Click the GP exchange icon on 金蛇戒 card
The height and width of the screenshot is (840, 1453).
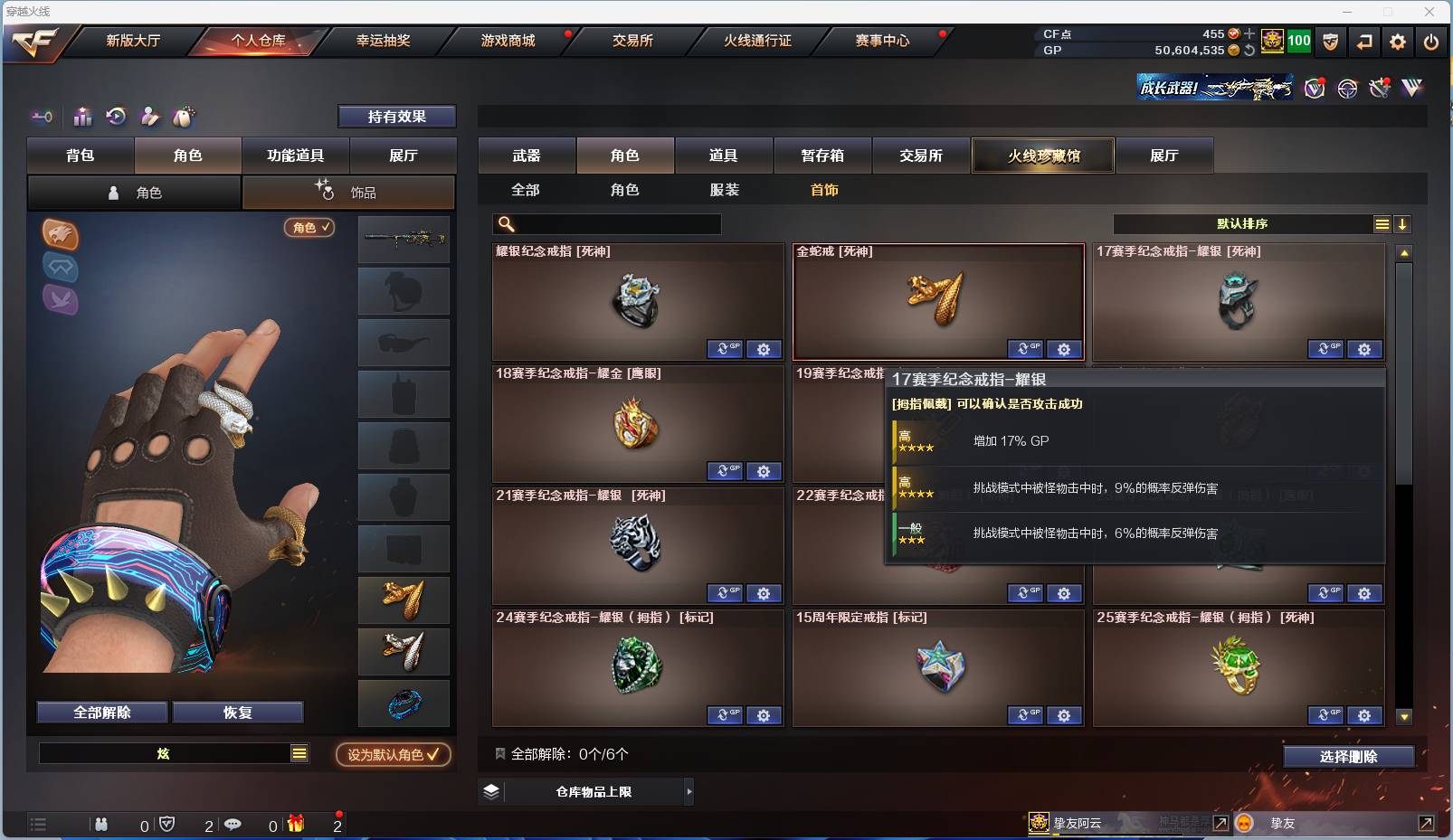click(x=1025, y=348)
